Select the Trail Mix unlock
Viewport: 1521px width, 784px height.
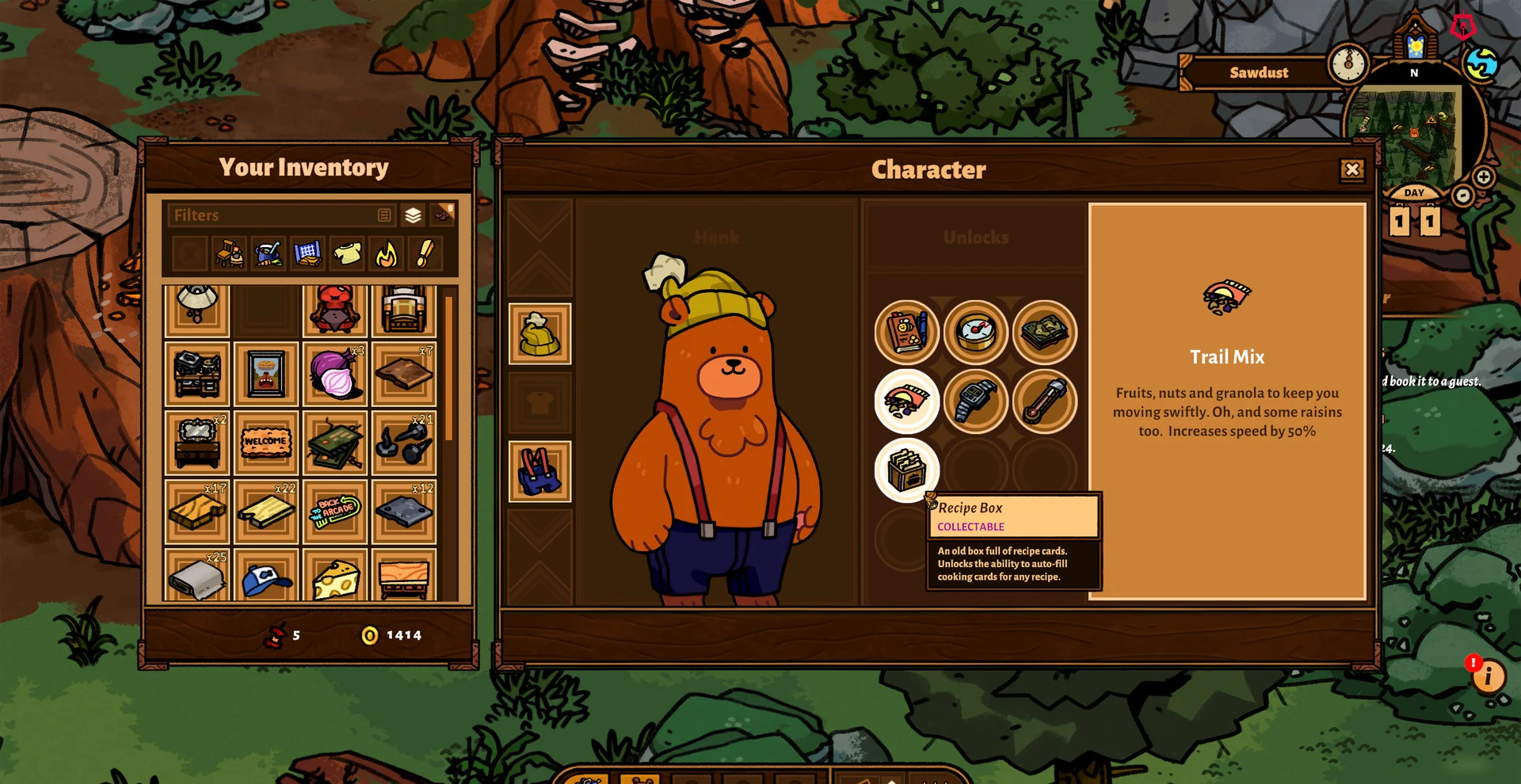coord(906,401)
